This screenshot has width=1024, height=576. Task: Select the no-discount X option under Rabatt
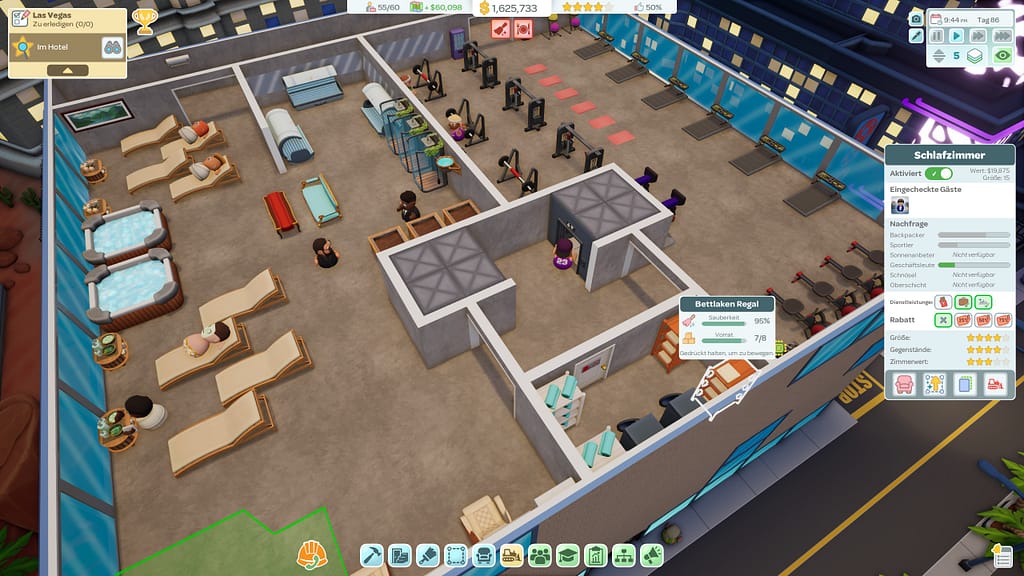(942, 320)
